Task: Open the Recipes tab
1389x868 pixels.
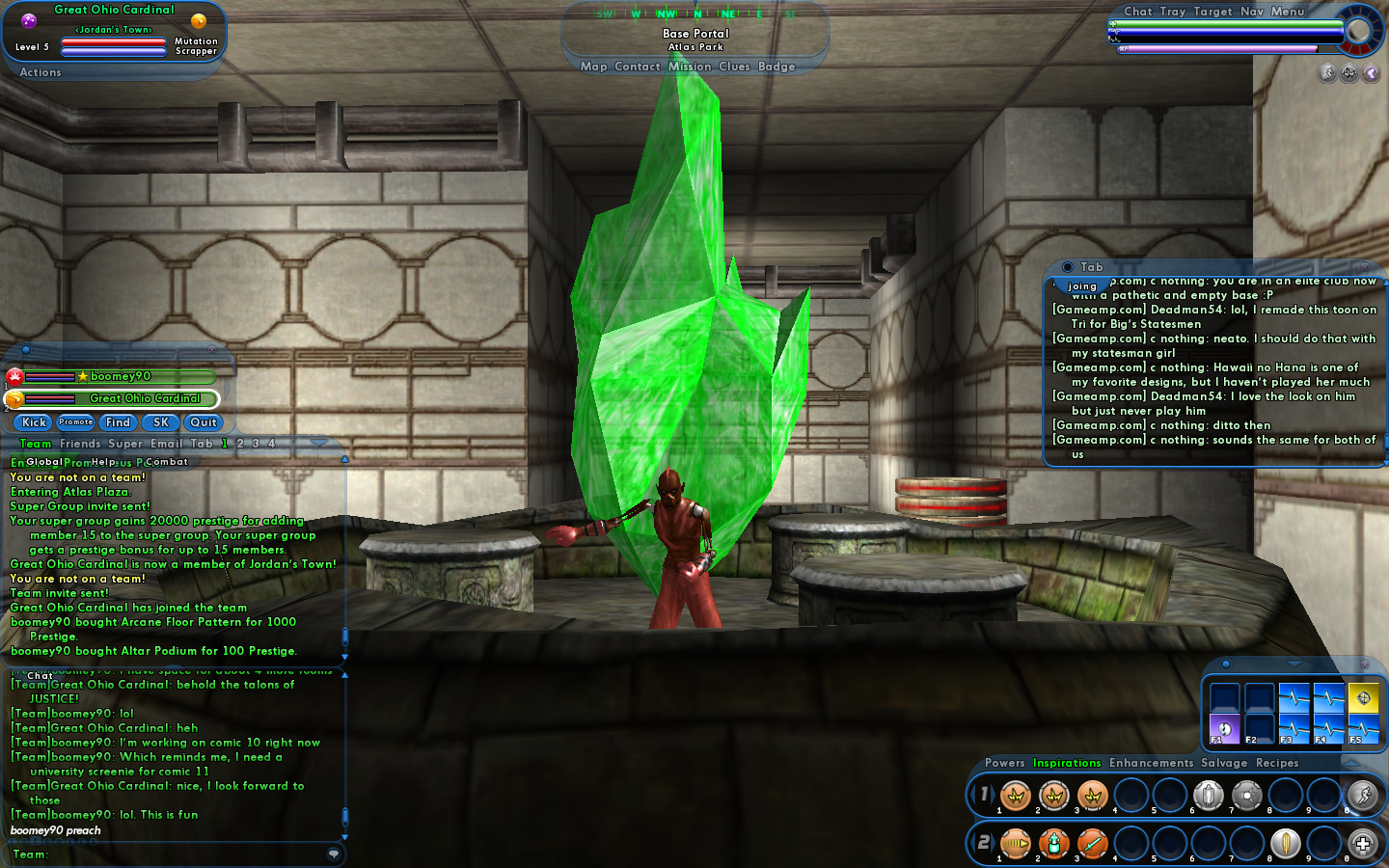Action: pos(1277,763)
